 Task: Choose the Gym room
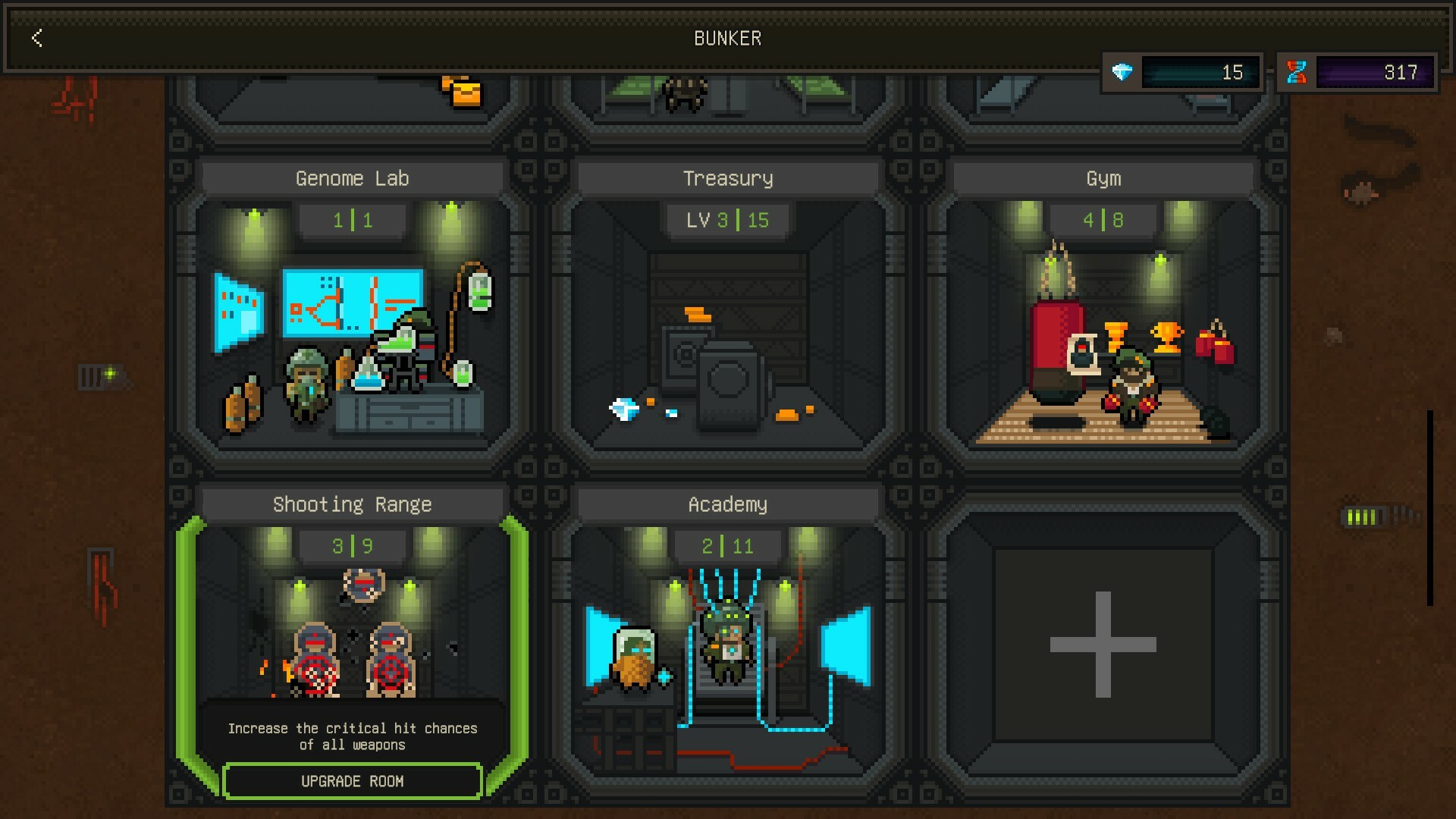(1103, 318)
